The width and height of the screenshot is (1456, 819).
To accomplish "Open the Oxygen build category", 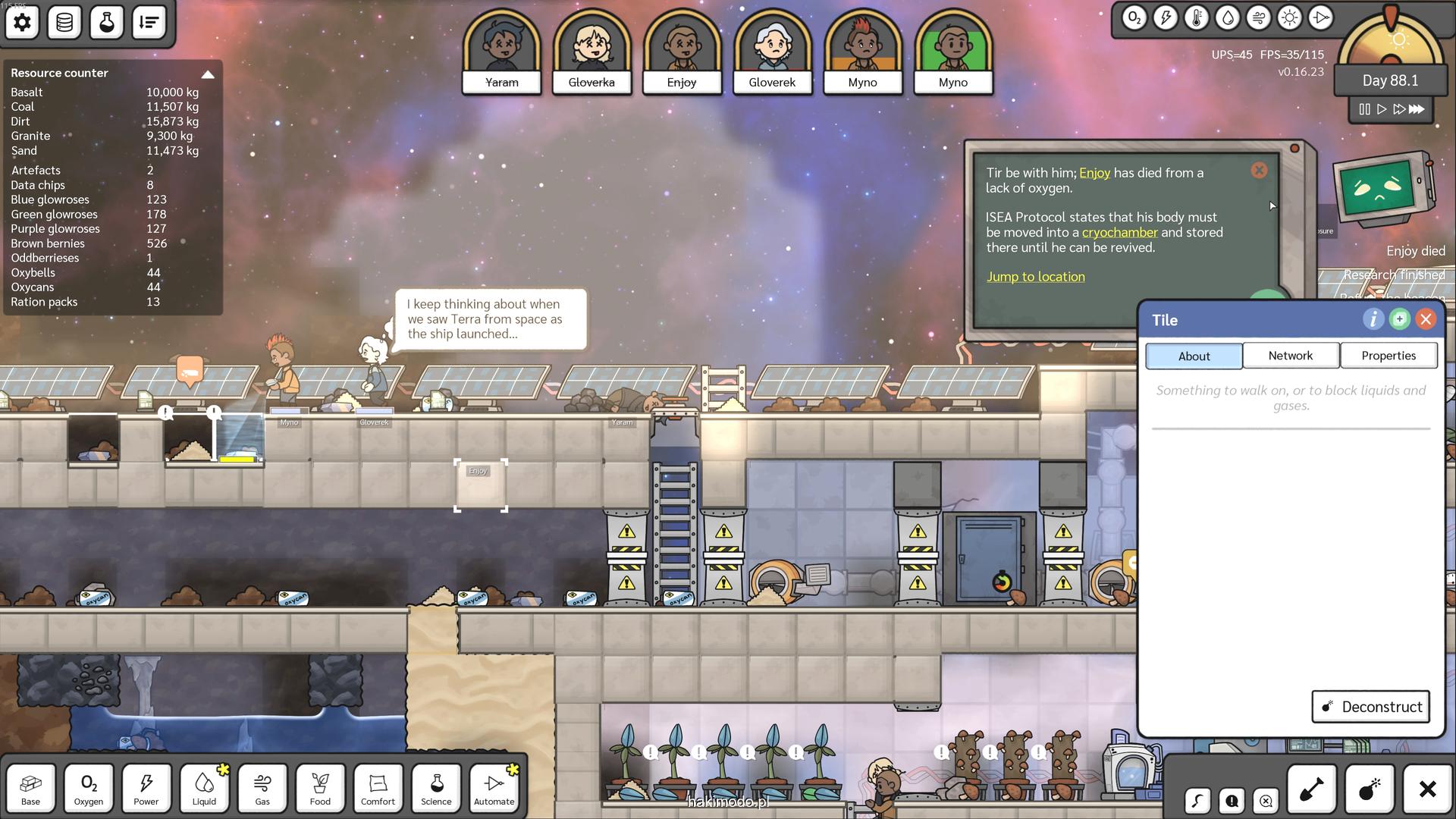I will pos(89,788).
